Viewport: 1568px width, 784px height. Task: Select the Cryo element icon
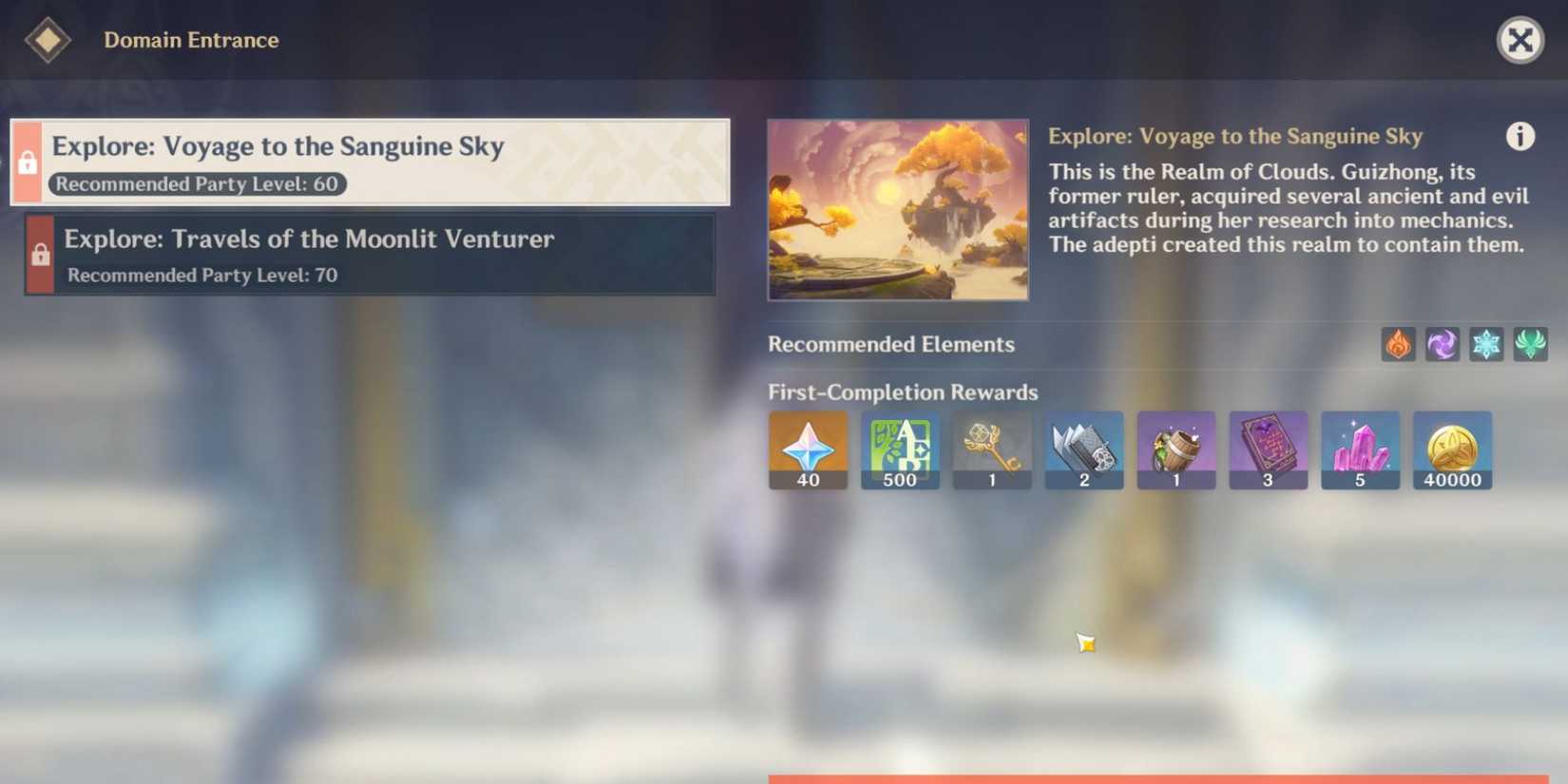click(x=1487, y=344)
